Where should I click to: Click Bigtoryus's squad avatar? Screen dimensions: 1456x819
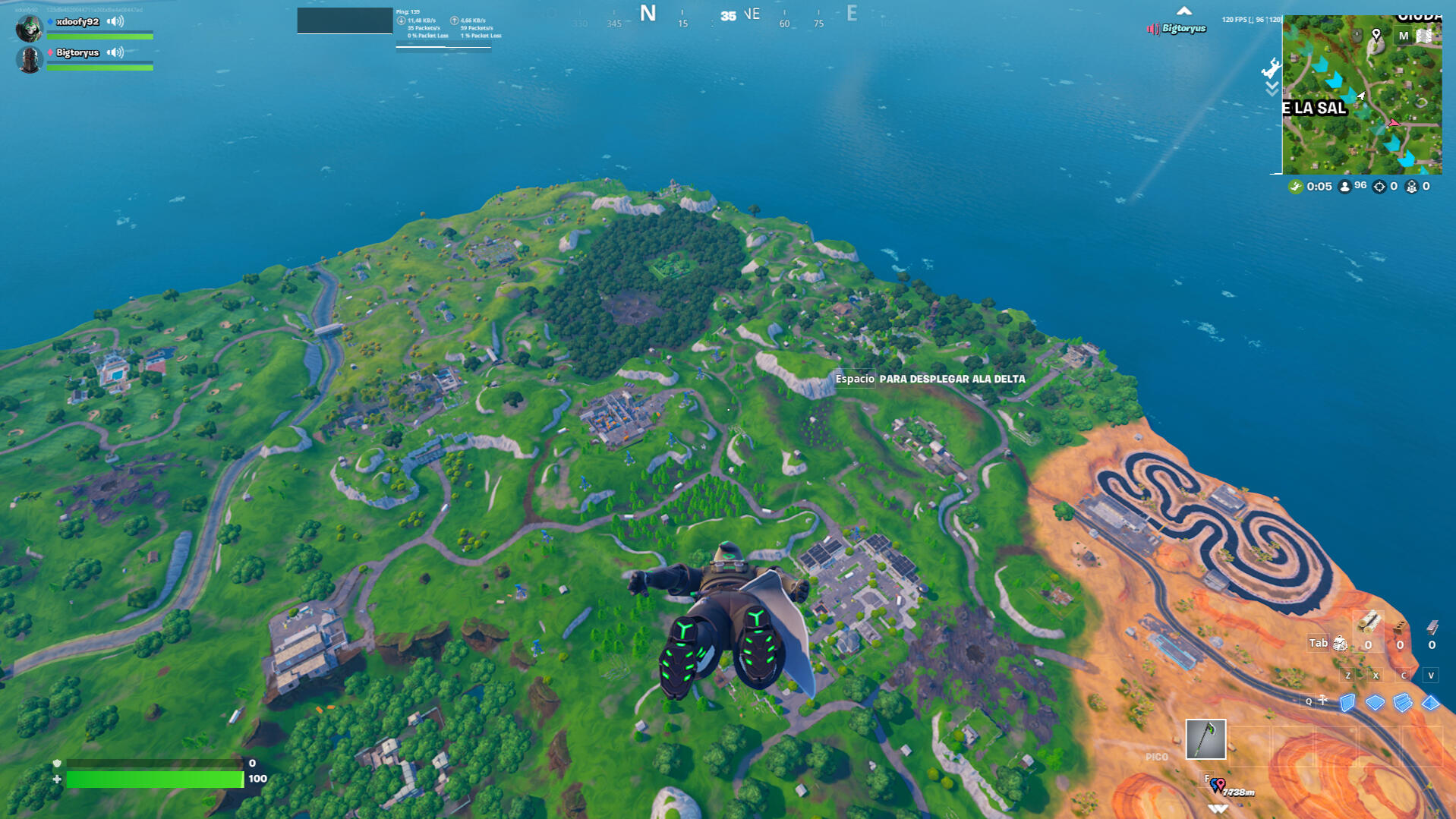point(29,59)
